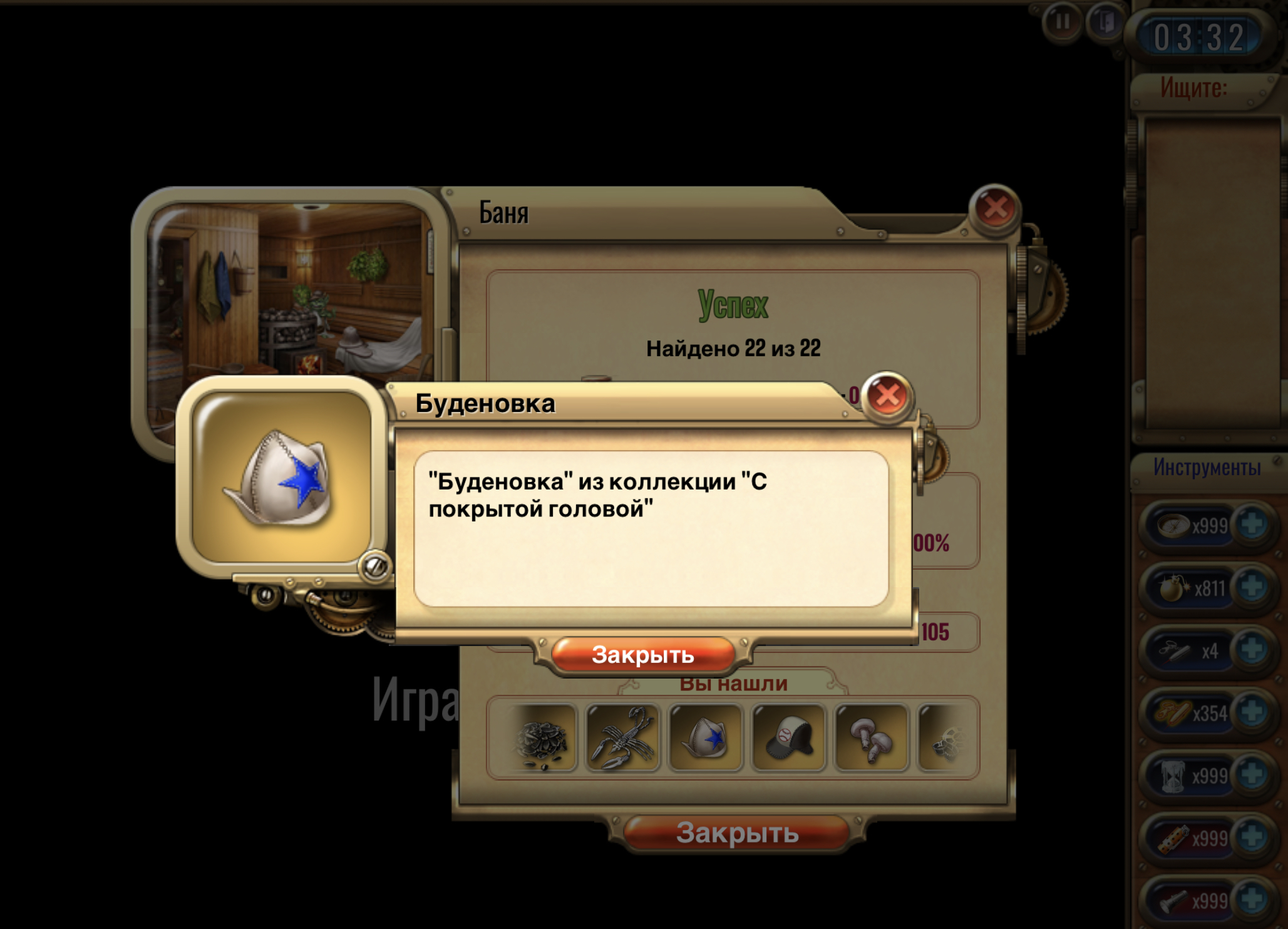This screenshot has width=1288, height=929.
Task: Click the Закрыть button below the results panel
Action: tap(736, 833)
